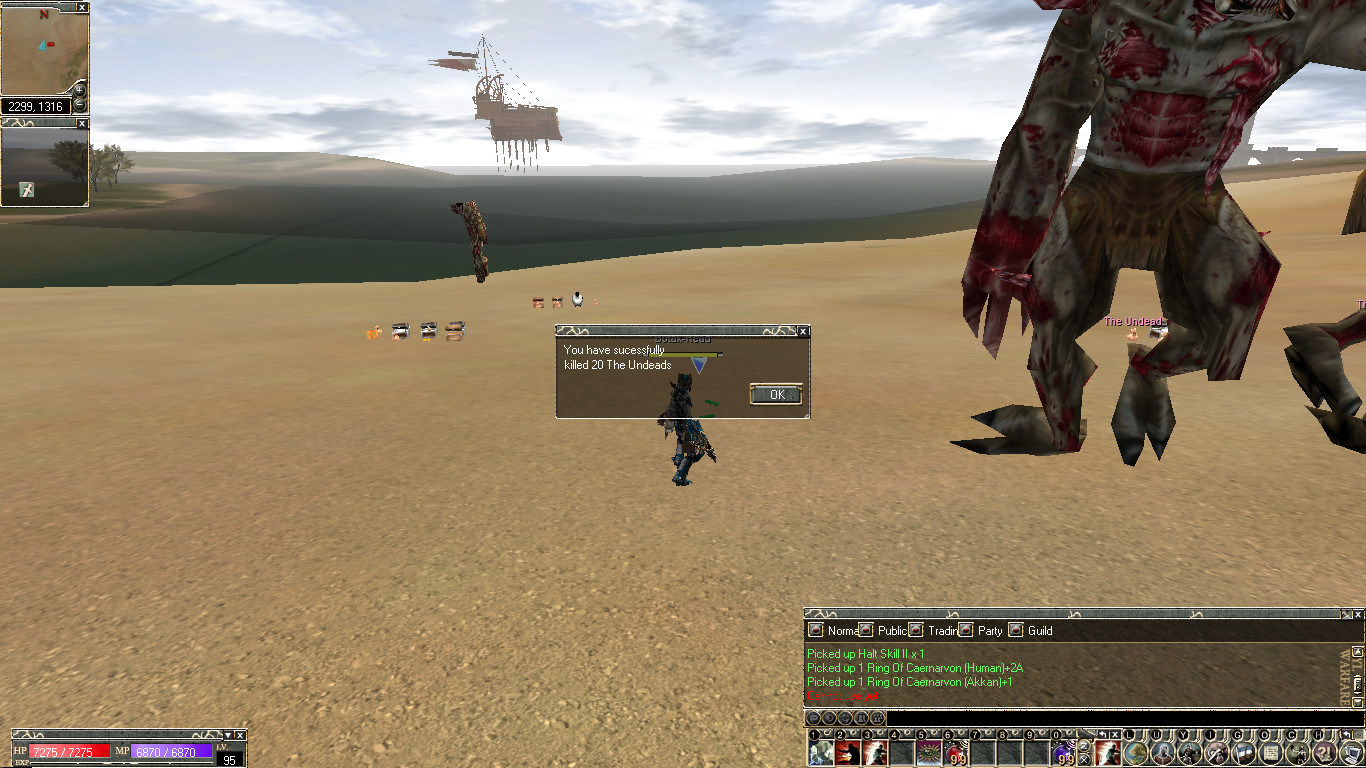Use the red potion in slot 6
This screenshot has height=768, width=1366.
point(956,753)
